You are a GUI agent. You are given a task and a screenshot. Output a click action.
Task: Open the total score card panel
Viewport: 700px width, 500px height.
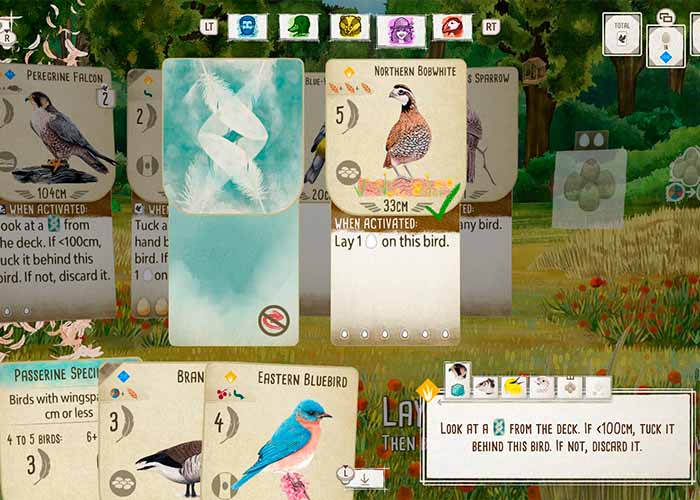pyautogui.click(x=621, y=35)
